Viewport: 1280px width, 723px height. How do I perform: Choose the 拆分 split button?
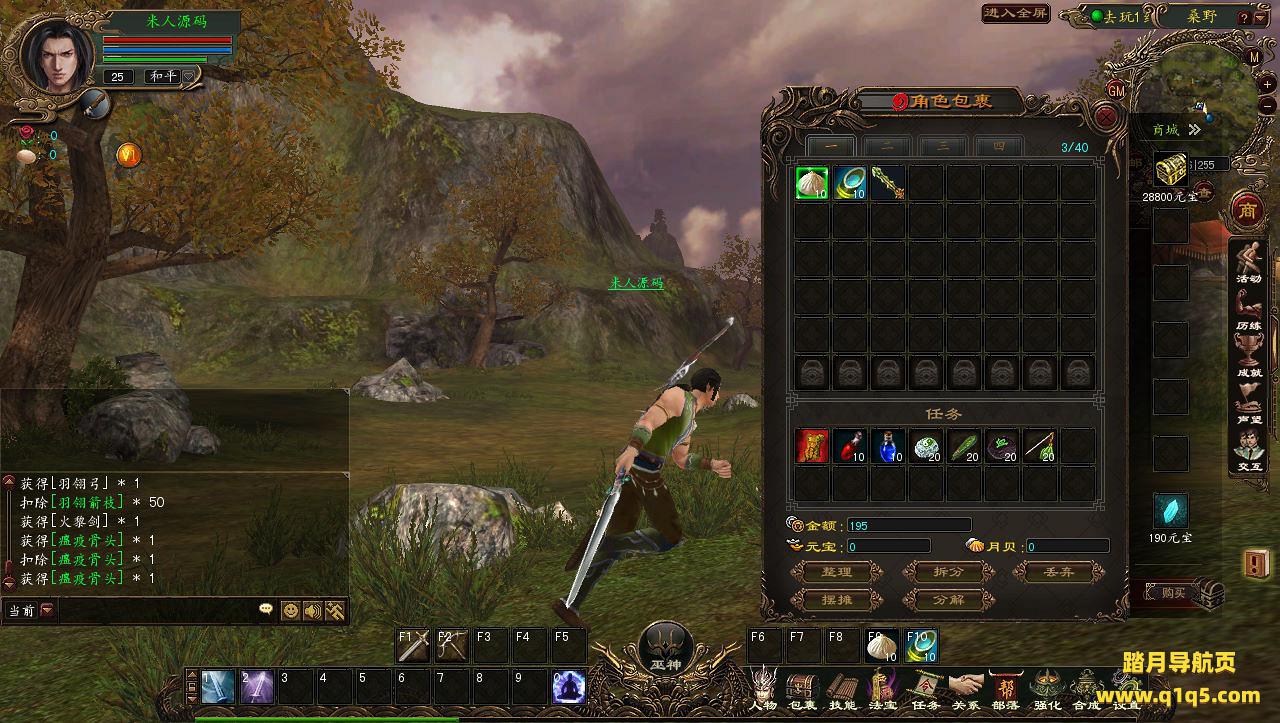[948, 572]
